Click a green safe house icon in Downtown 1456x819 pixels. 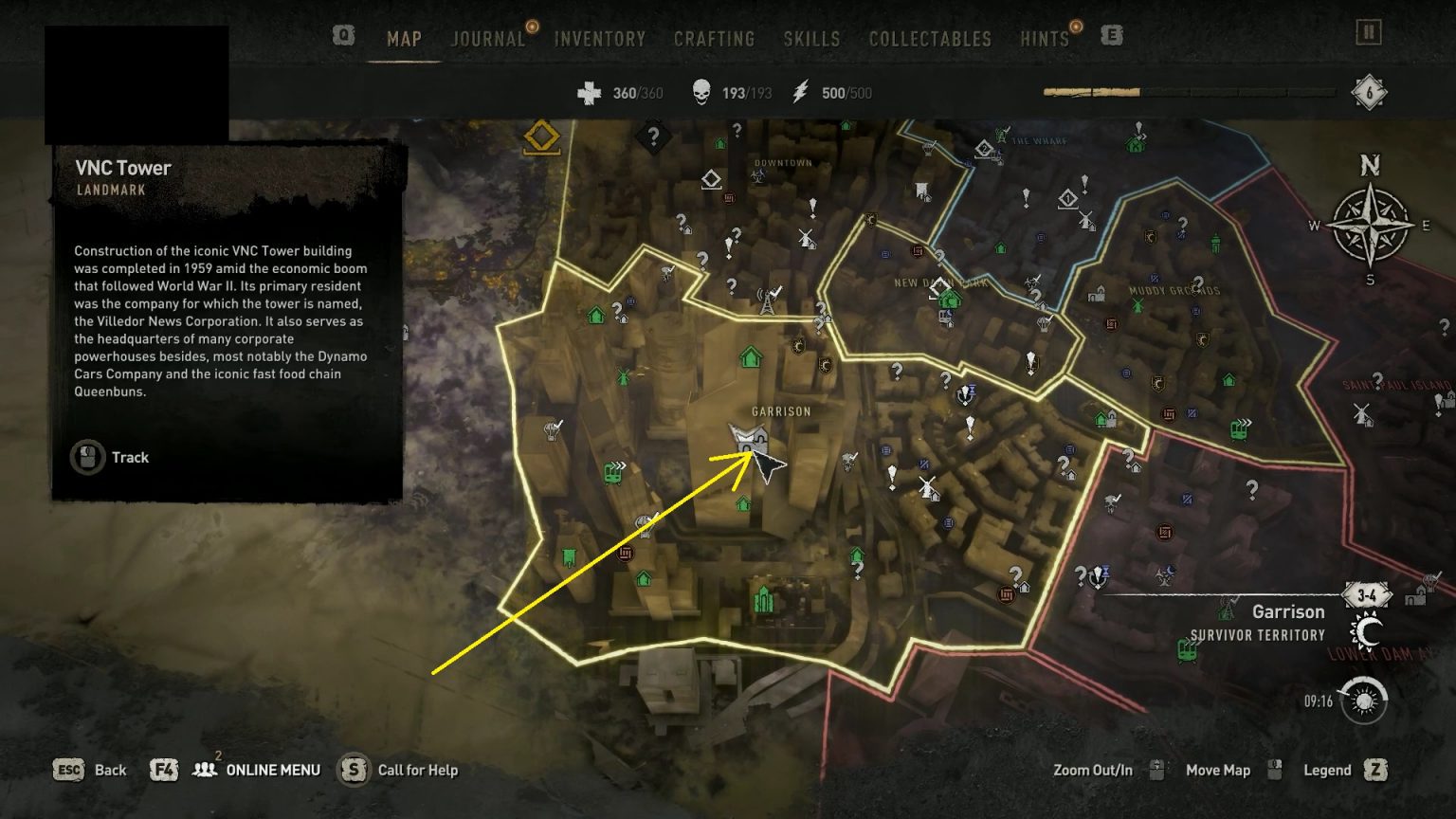point(720,143)
